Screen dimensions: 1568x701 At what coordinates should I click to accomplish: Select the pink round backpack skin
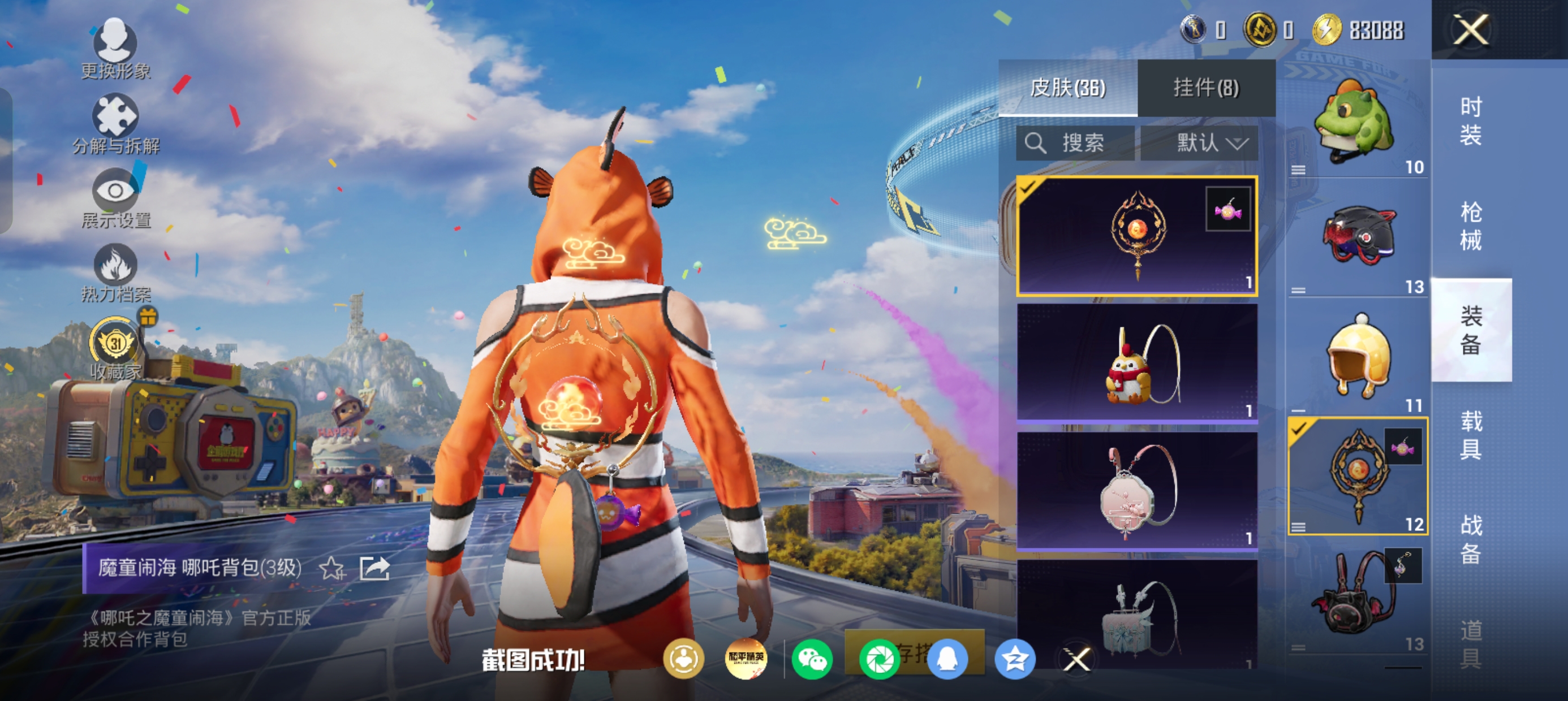point(1136,491)
